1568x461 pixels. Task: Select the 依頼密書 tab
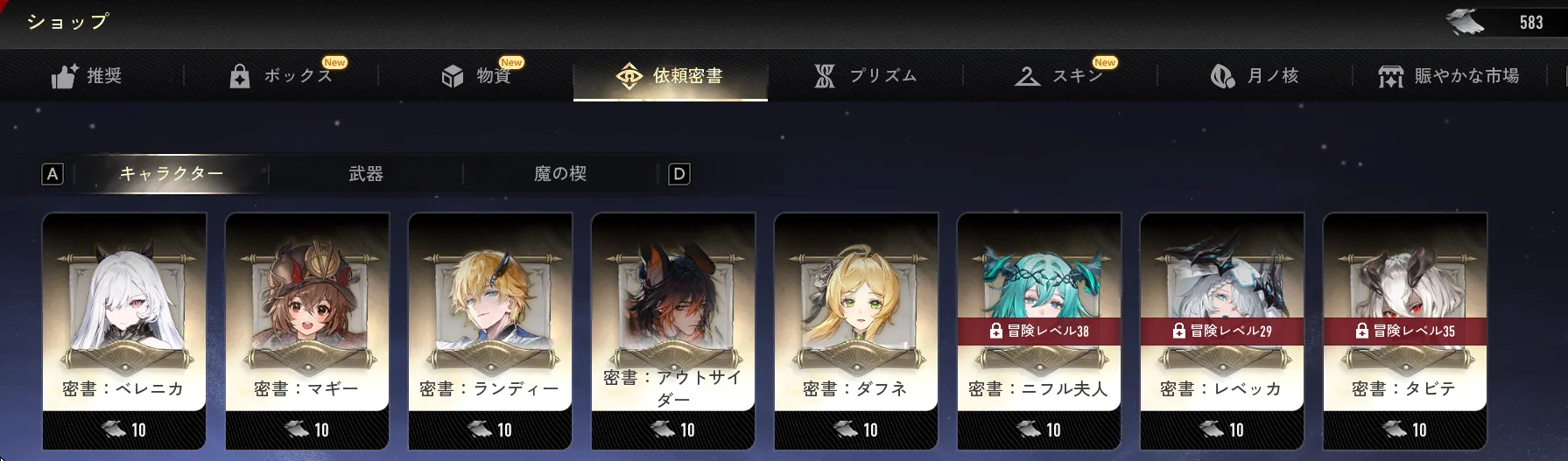(x=671, y=76)
